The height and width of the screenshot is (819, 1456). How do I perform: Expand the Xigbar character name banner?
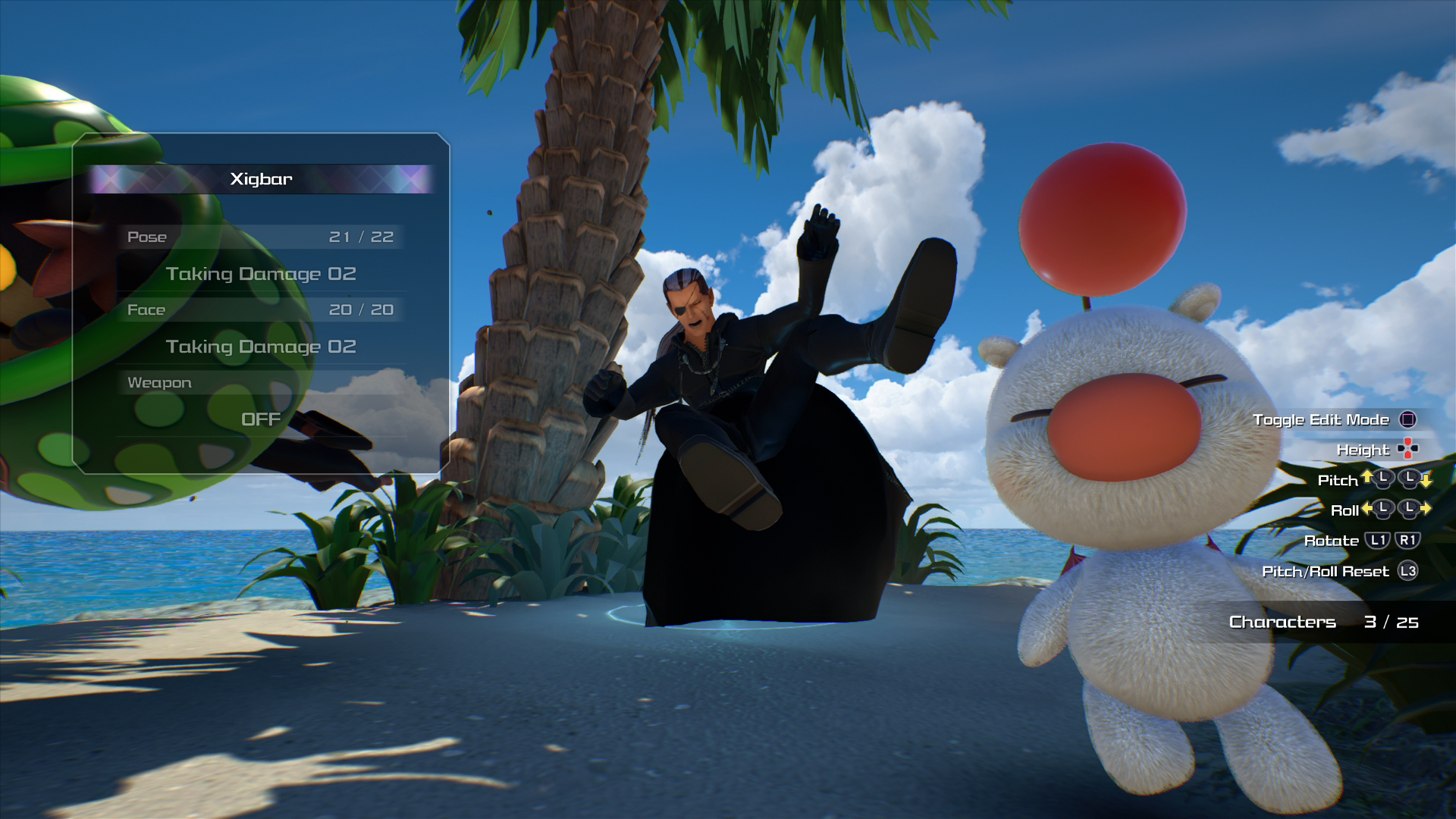(x=260, y=180)
